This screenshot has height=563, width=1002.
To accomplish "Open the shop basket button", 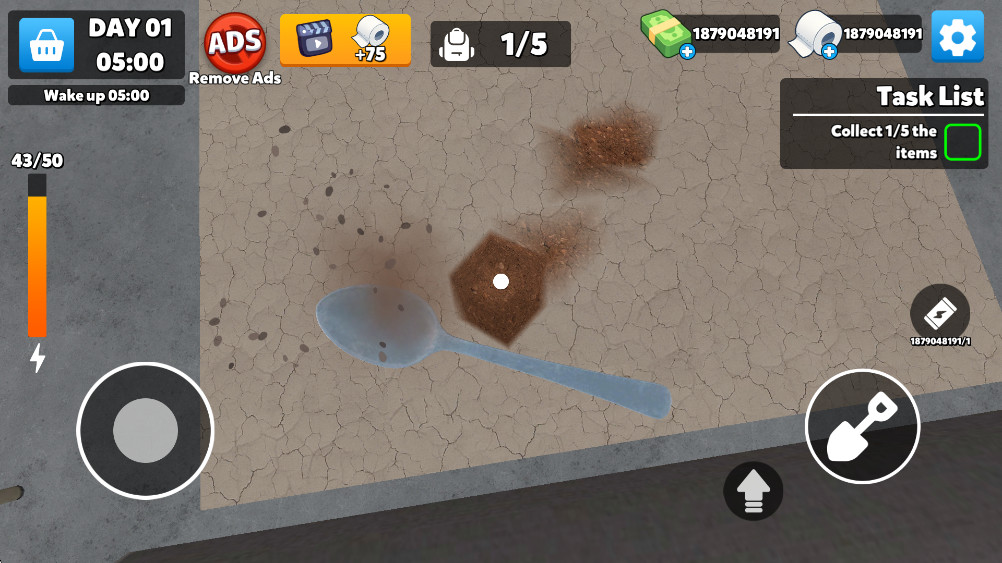I will (46, 45).
